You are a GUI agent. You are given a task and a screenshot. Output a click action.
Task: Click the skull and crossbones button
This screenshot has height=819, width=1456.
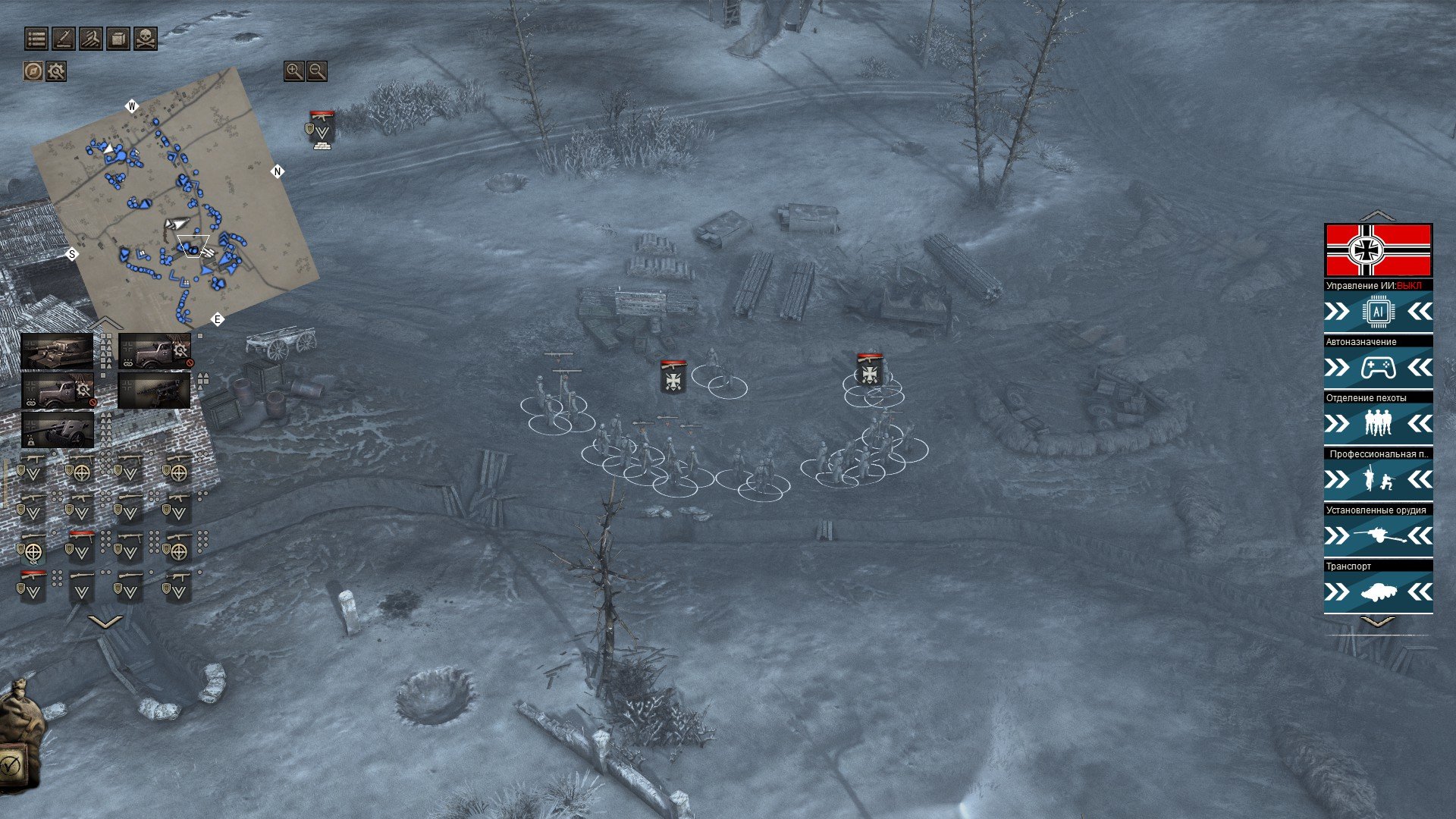click(145, 39)
